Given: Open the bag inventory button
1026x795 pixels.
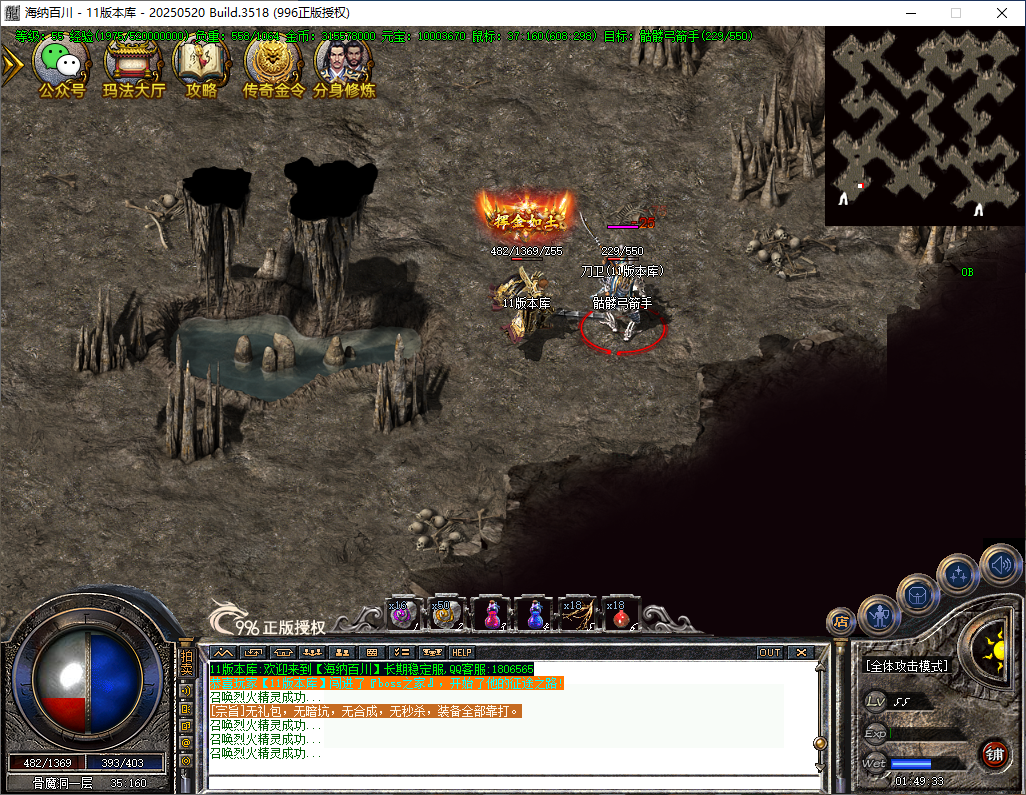Looking at the screenshot, I should point(917,595).
